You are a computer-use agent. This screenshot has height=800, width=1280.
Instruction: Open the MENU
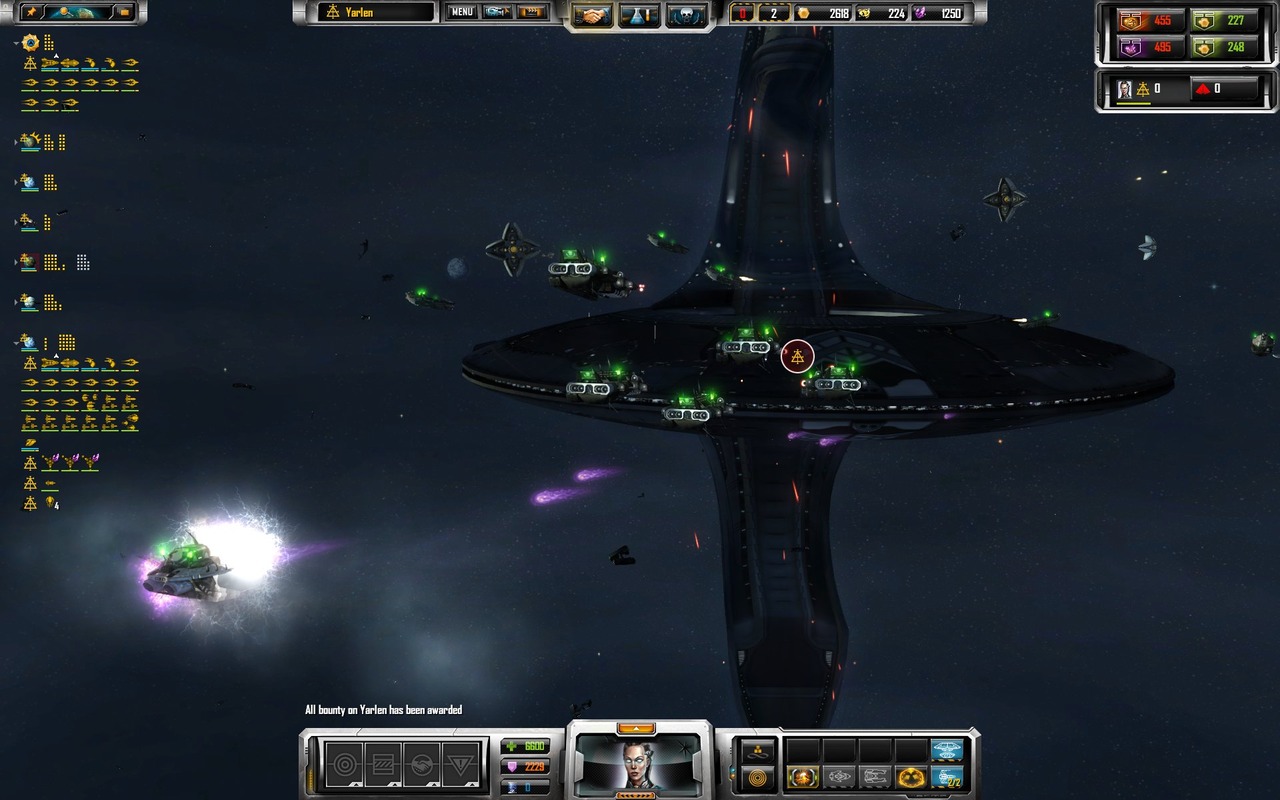[461, 13]
